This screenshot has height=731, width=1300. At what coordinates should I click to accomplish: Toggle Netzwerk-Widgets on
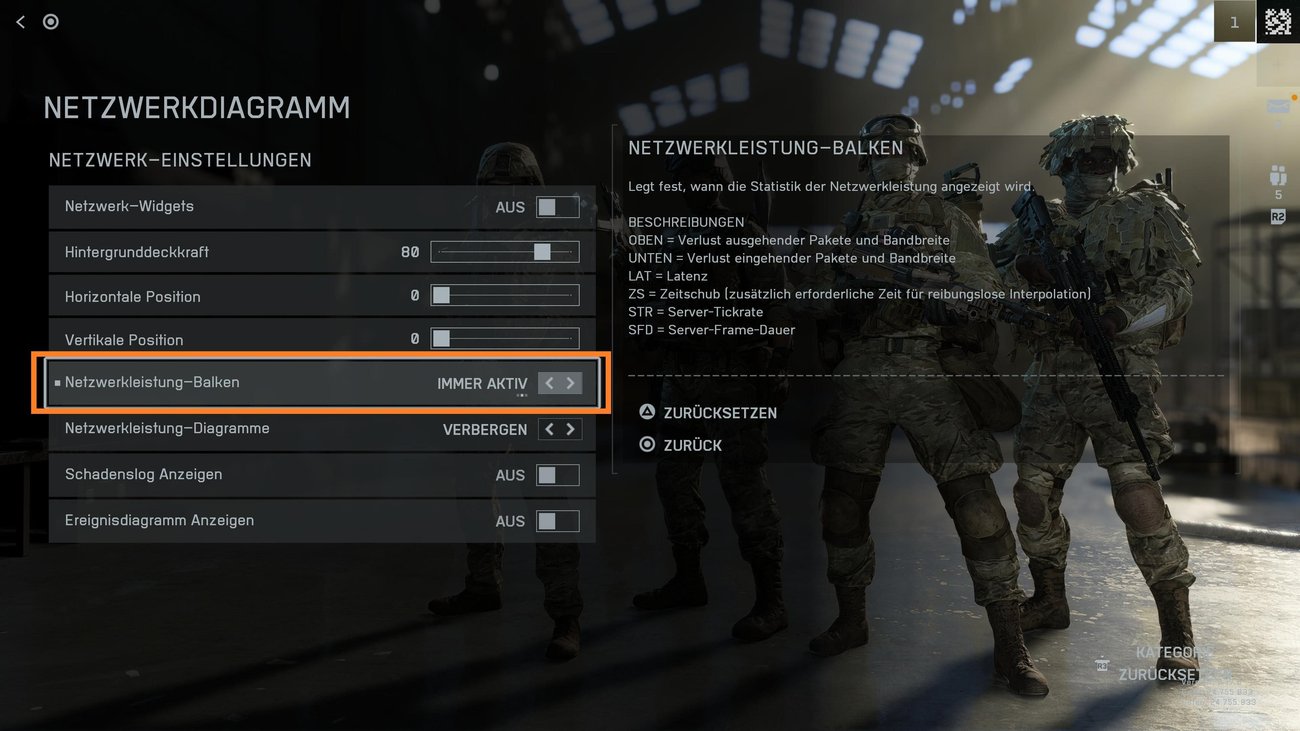point(557,206)
